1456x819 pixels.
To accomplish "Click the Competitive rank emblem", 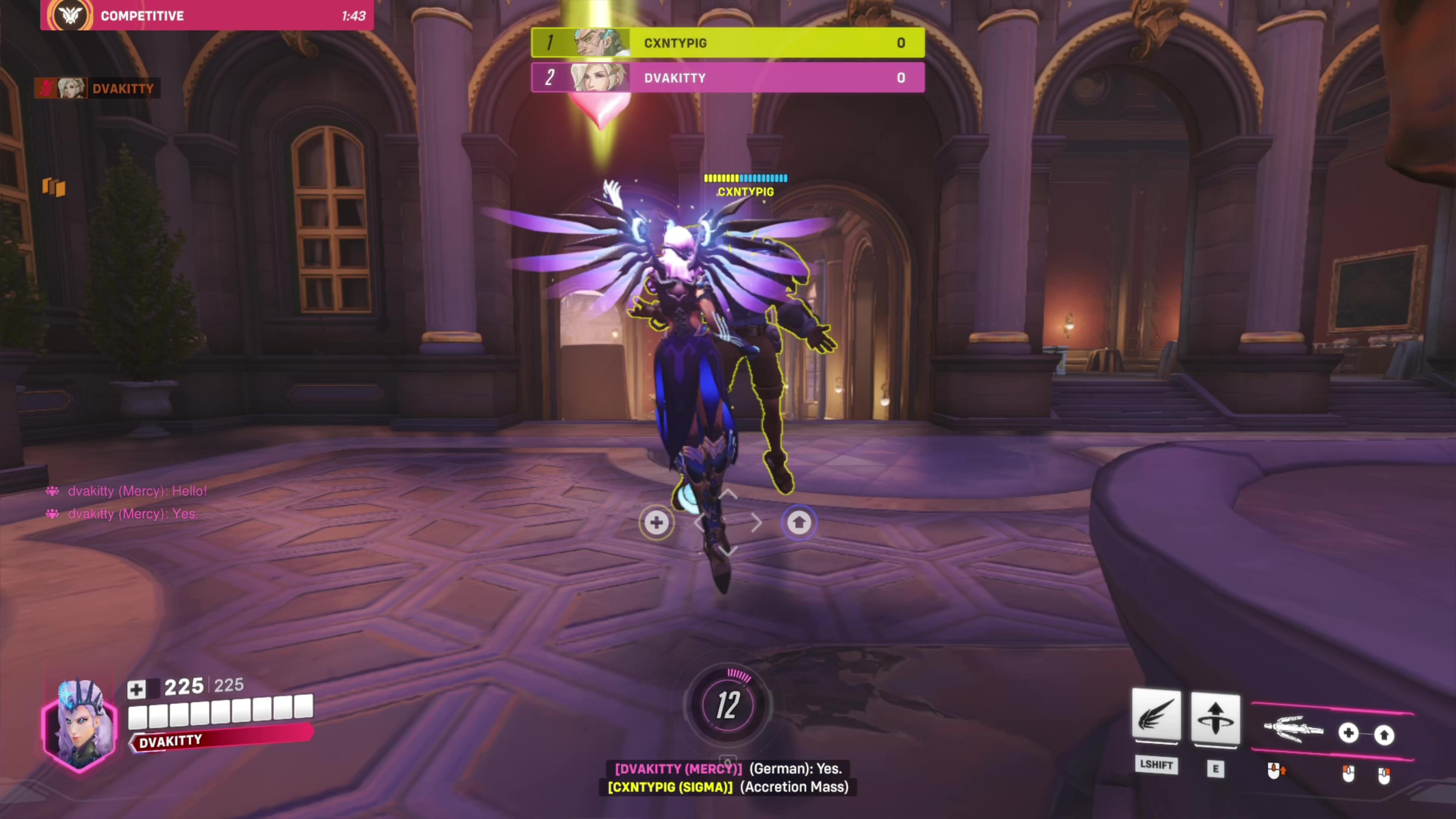I will click(x=70, y=15).
